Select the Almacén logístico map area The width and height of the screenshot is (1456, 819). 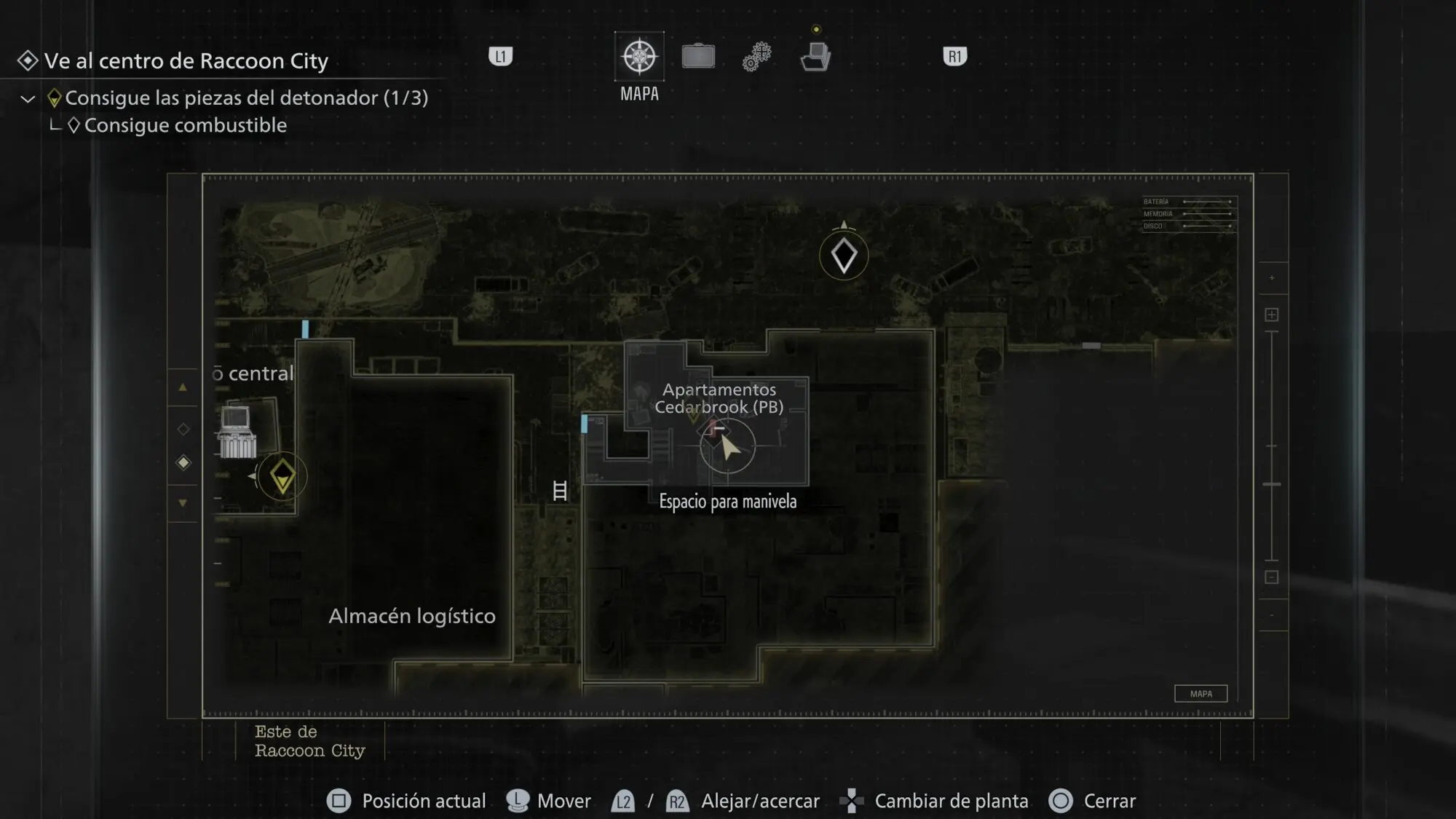pos(411,616)
